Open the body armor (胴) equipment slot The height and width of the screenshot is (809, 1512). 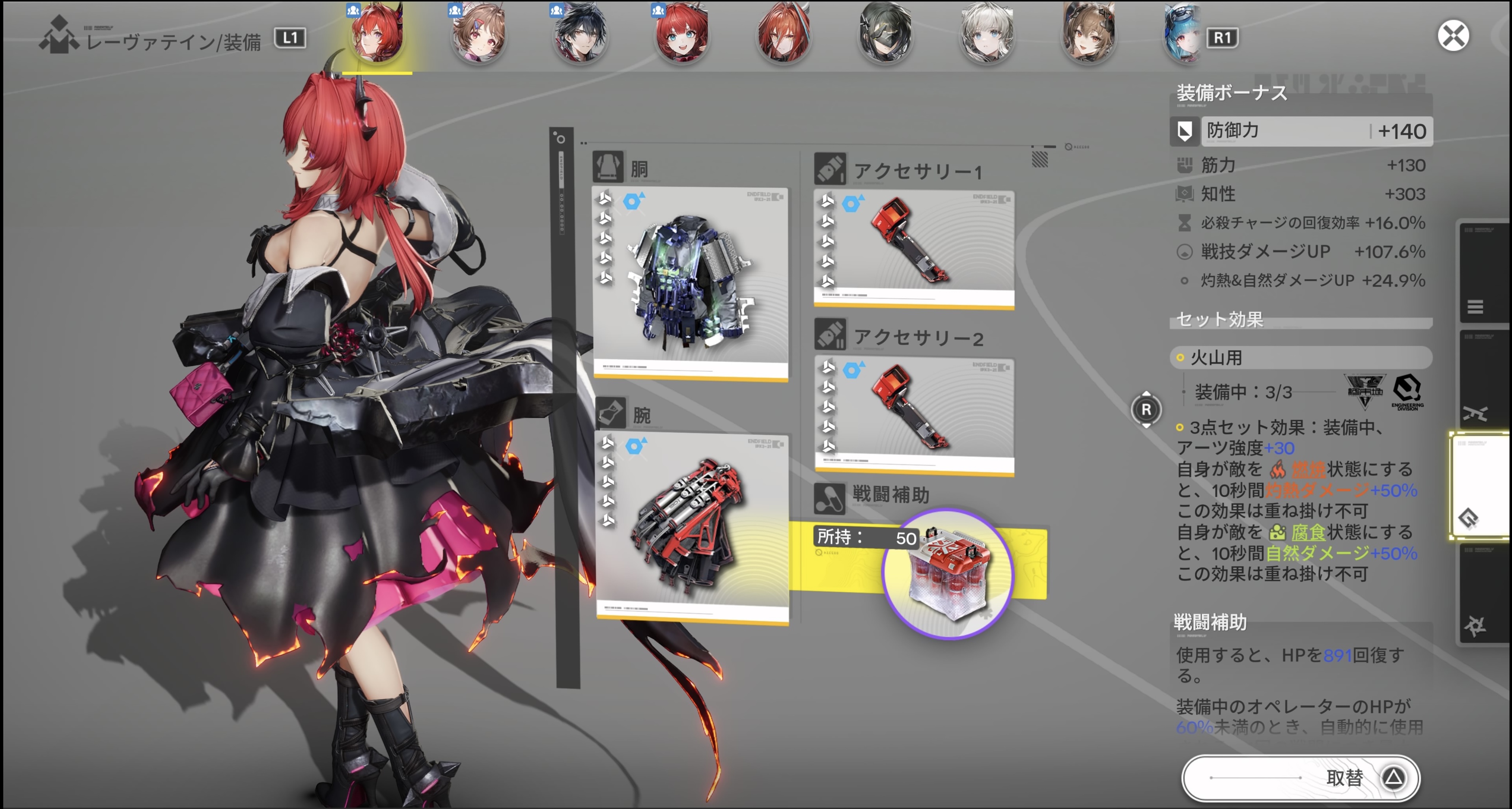tap(690, 284)
